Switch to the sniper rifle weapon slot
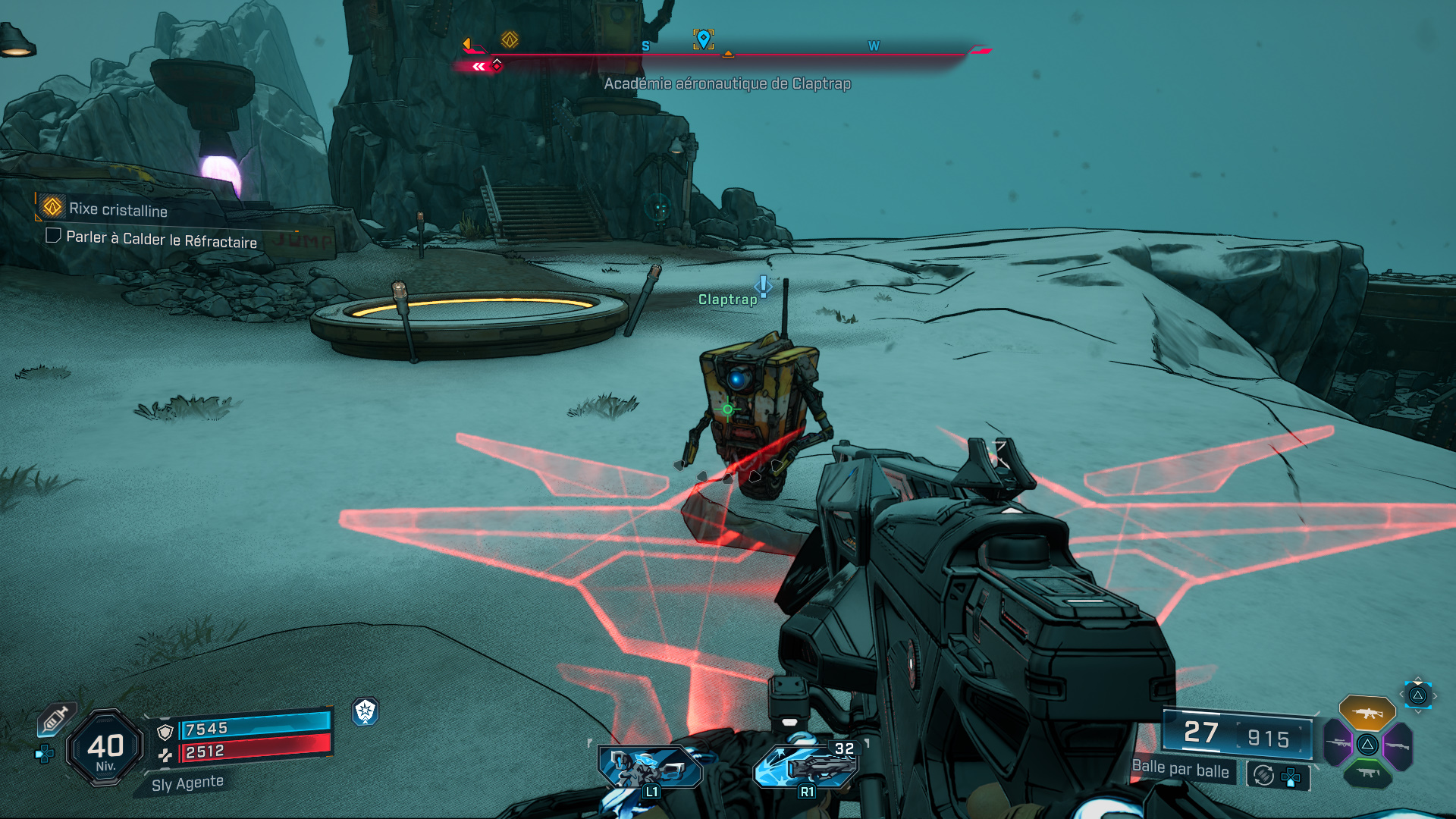The image size is (1456, 819). click(1338, 743)
